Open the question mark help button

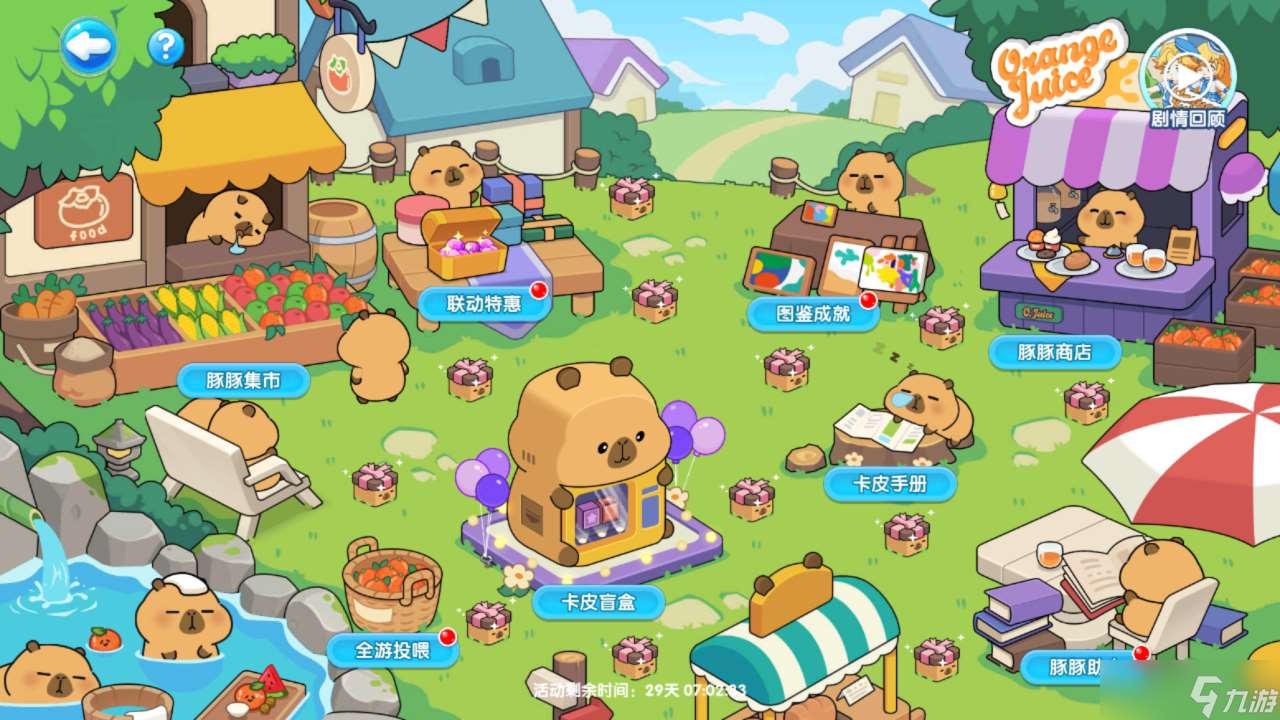(165, 46)
